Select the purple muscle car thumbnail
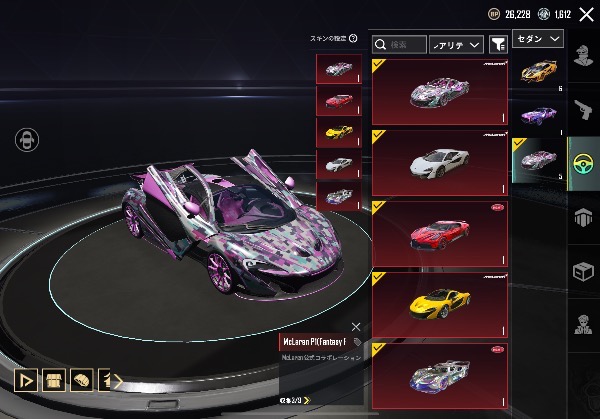The image size is (600, 419). 539,115
